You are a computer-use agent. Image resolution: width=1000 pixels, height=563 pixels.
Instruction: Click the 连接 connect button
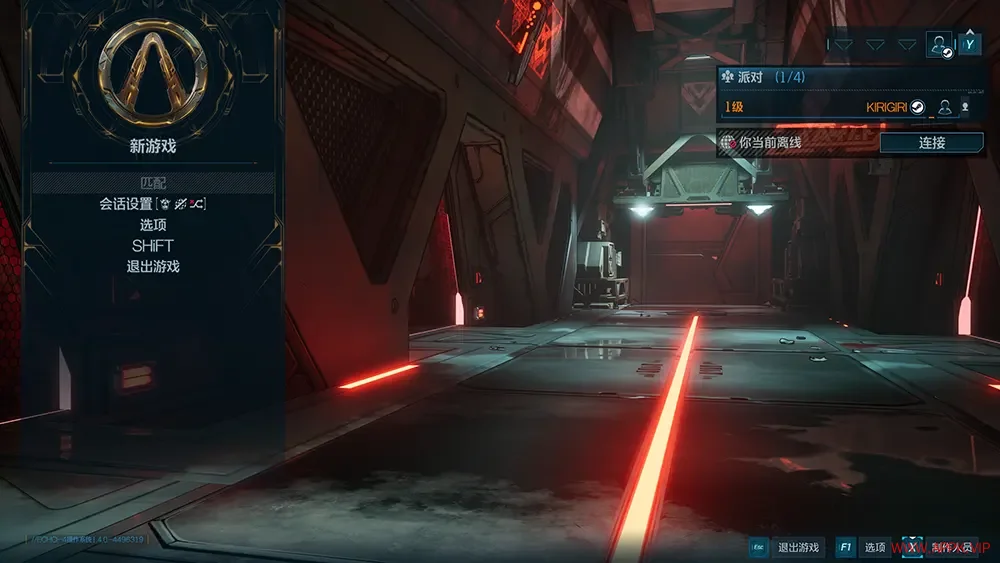pos(931,143)
